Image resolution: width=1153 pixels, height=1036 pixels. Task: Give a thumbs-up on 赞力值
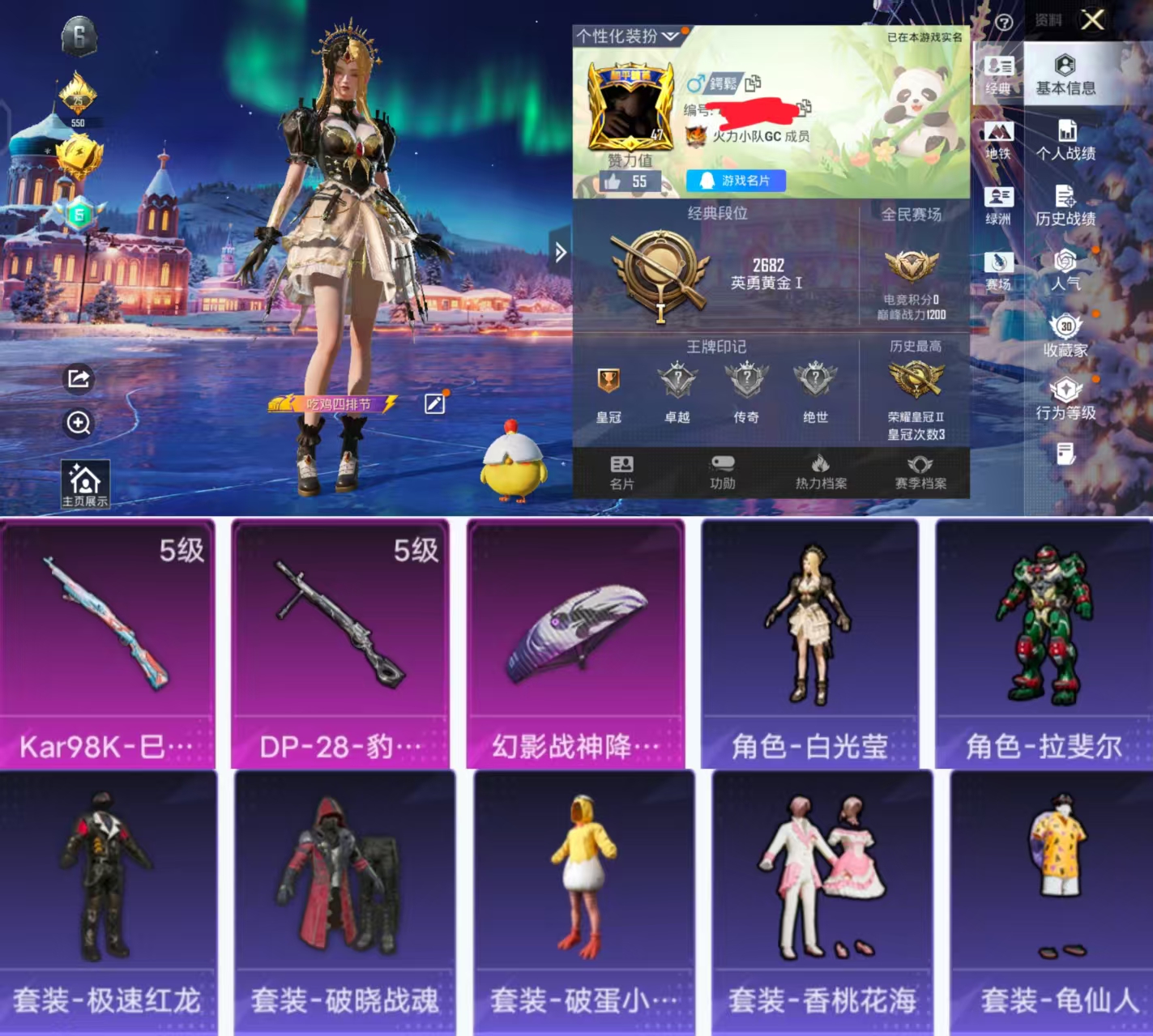pyautogui.click(x=616, y=181)
